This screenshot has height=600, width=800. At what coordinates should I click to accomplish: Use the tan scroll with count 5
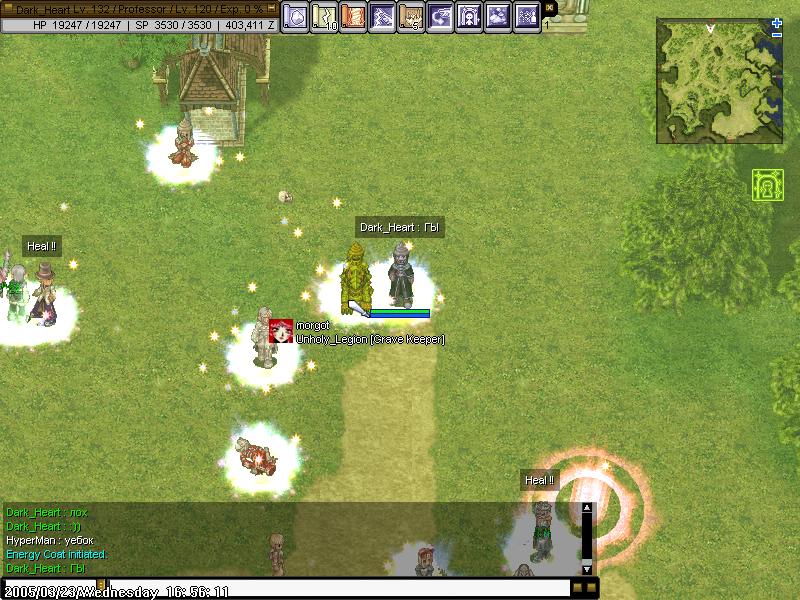click(411, 17)
